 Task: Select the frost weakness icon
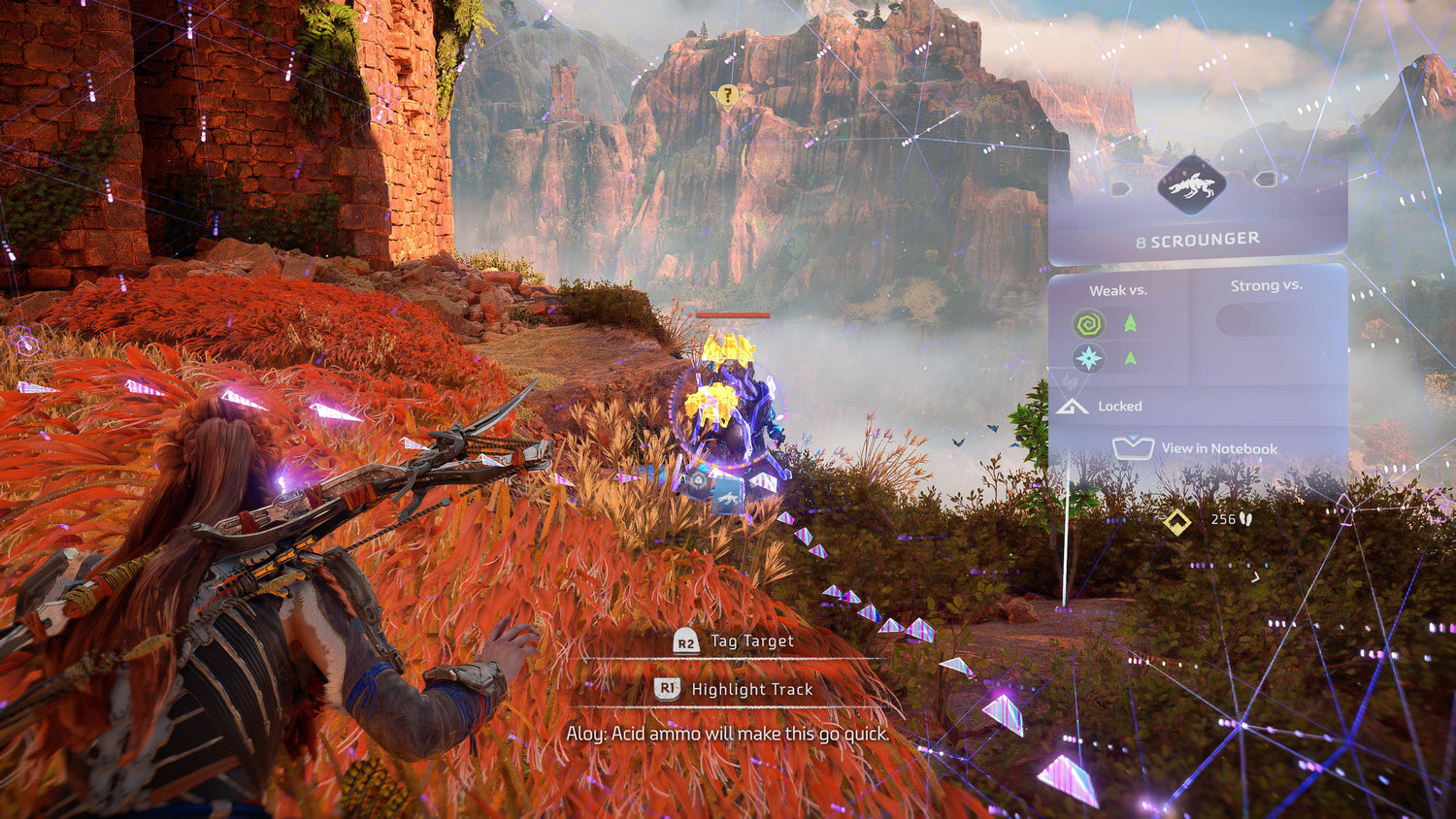point(1089,359)
